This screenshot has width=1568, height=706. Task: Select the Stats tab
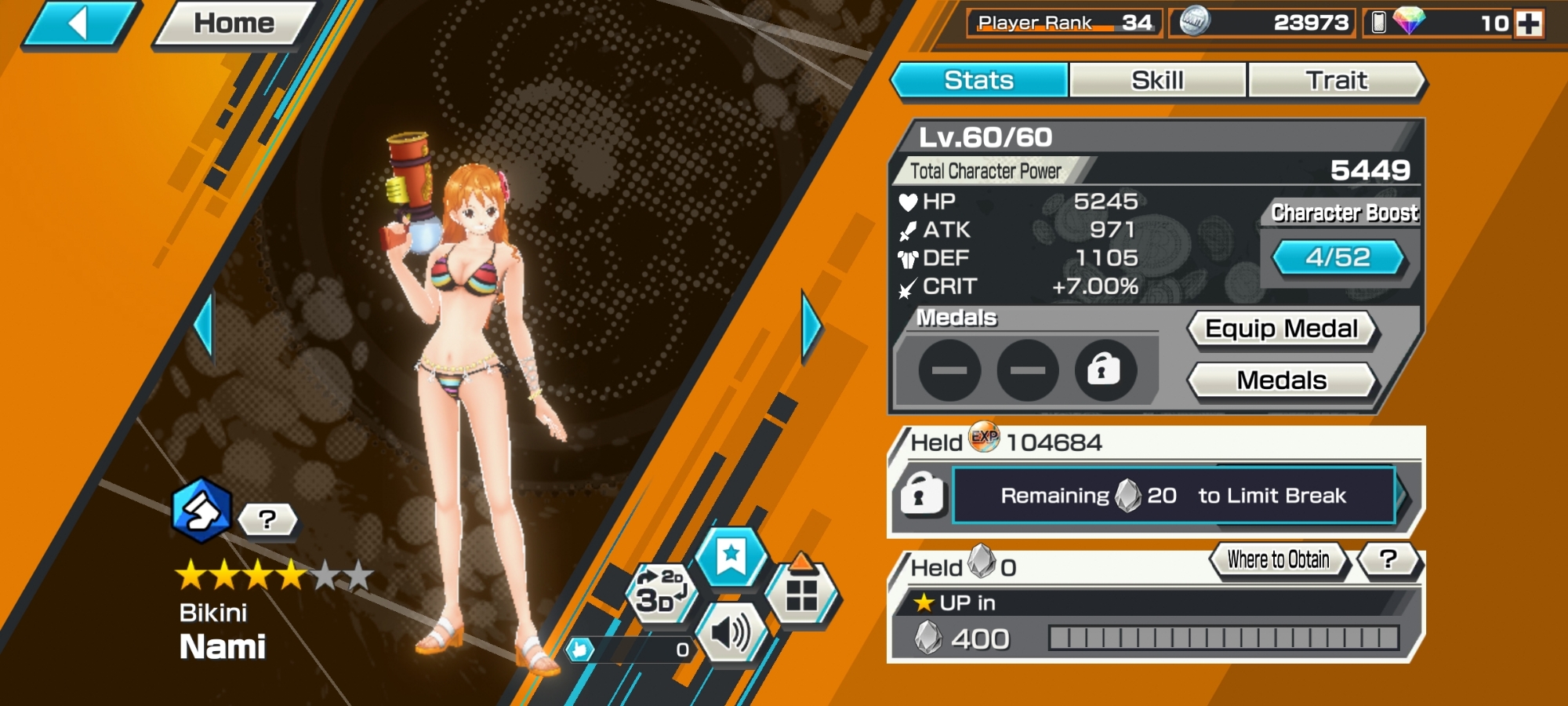click(979, 80)
